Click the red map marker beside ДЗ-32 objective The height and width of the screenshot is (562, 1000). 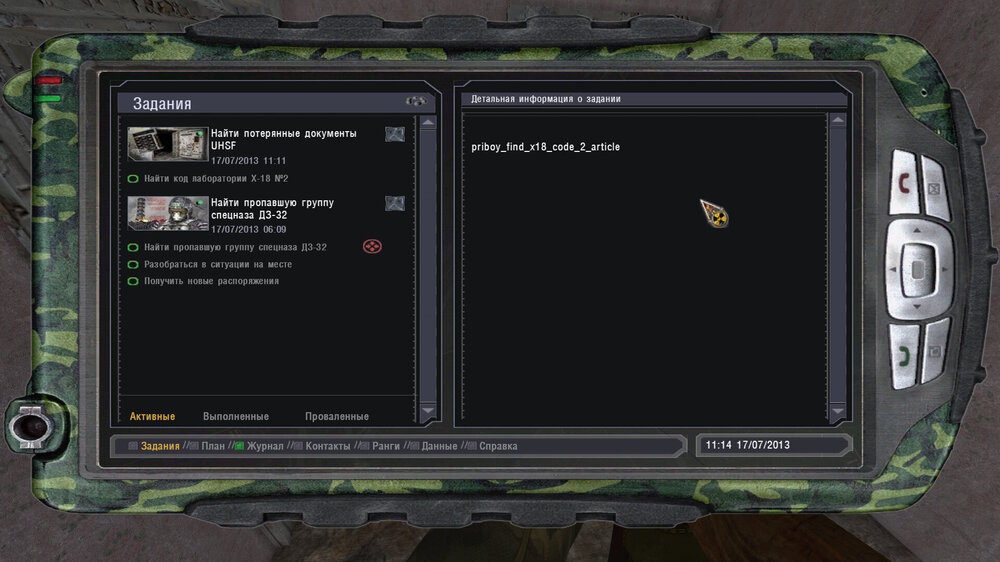click(x=372, y=246)
